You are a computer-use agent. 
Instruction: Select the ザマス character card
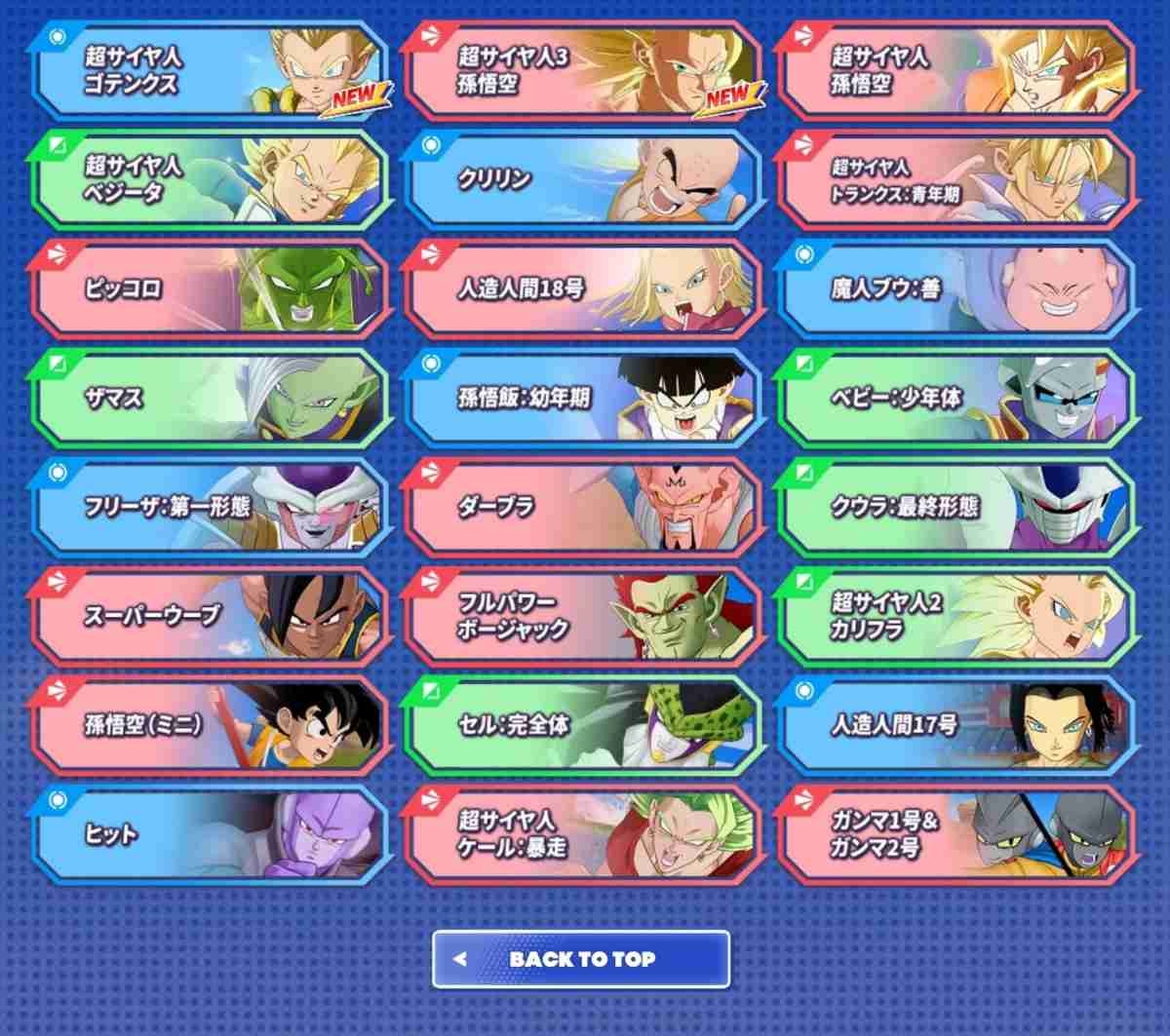pos(210,399)
